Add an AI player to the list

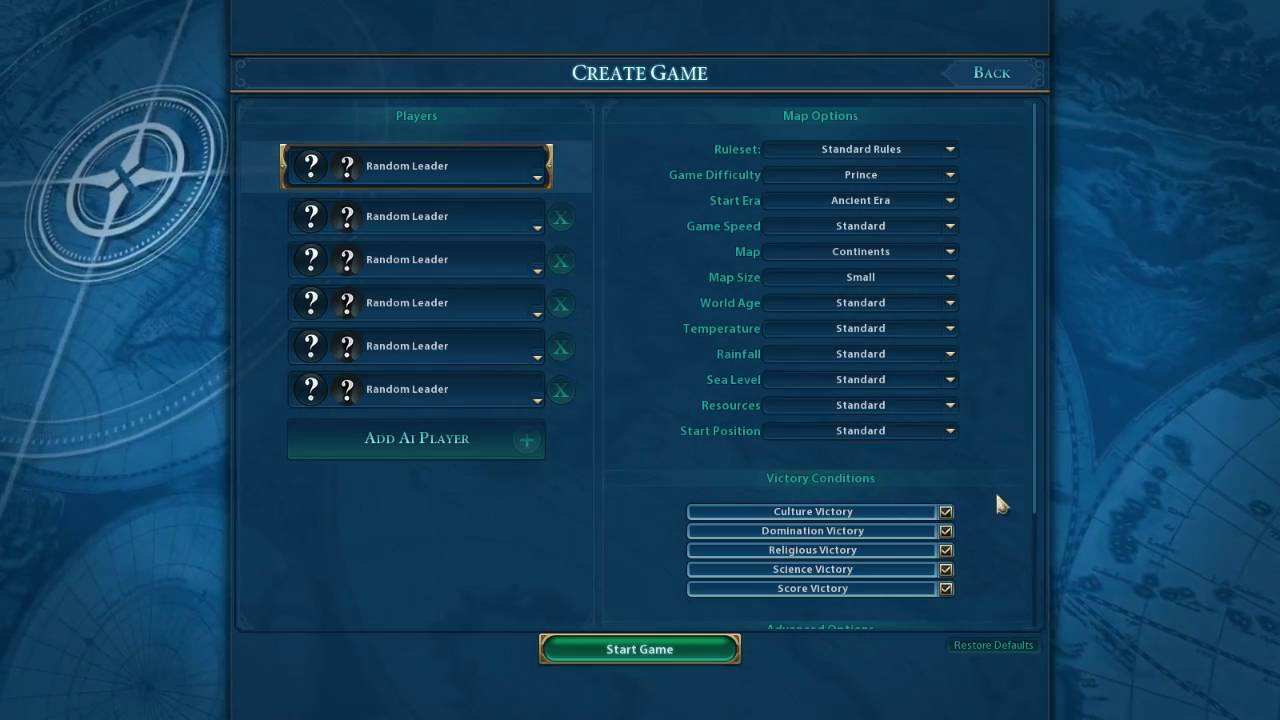(x=417, y=439)
